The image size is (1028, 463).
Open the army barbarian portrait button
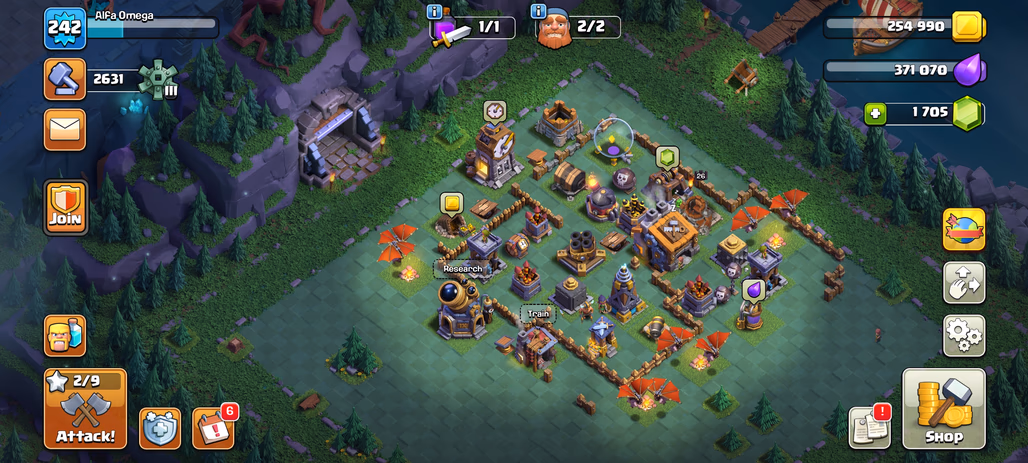tap(65, 336)
